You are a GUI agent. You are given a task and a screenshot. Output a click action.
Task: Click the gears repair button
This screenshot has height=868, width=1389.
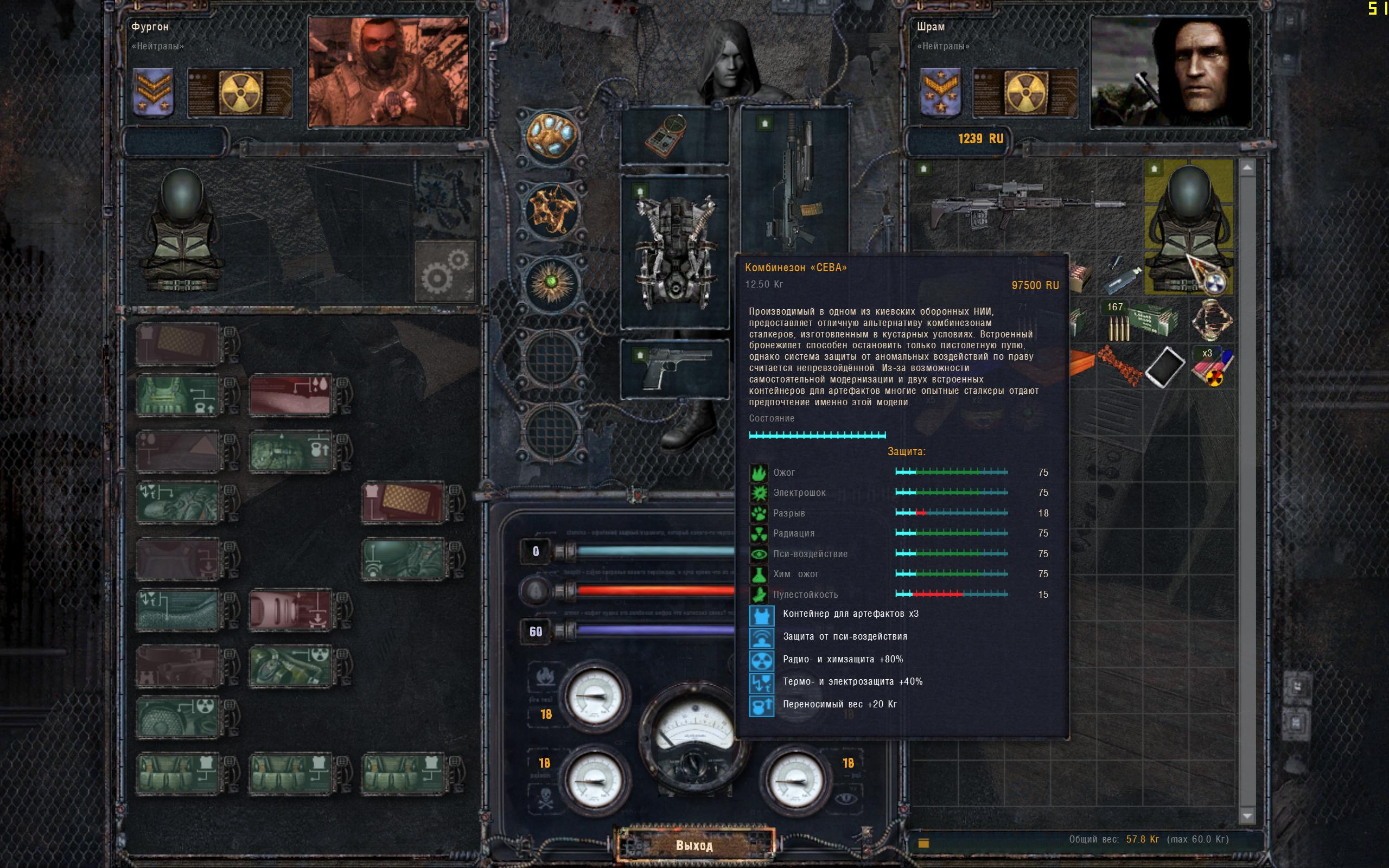tap(445, 271)
